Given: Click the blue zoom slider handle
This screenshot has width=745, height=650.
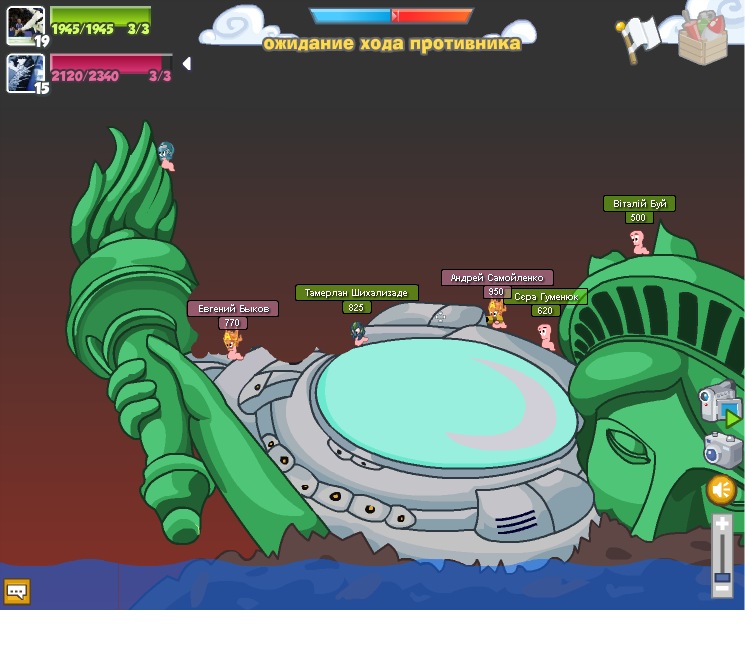Looking at the screenshot, I should [x=722, y=577].
